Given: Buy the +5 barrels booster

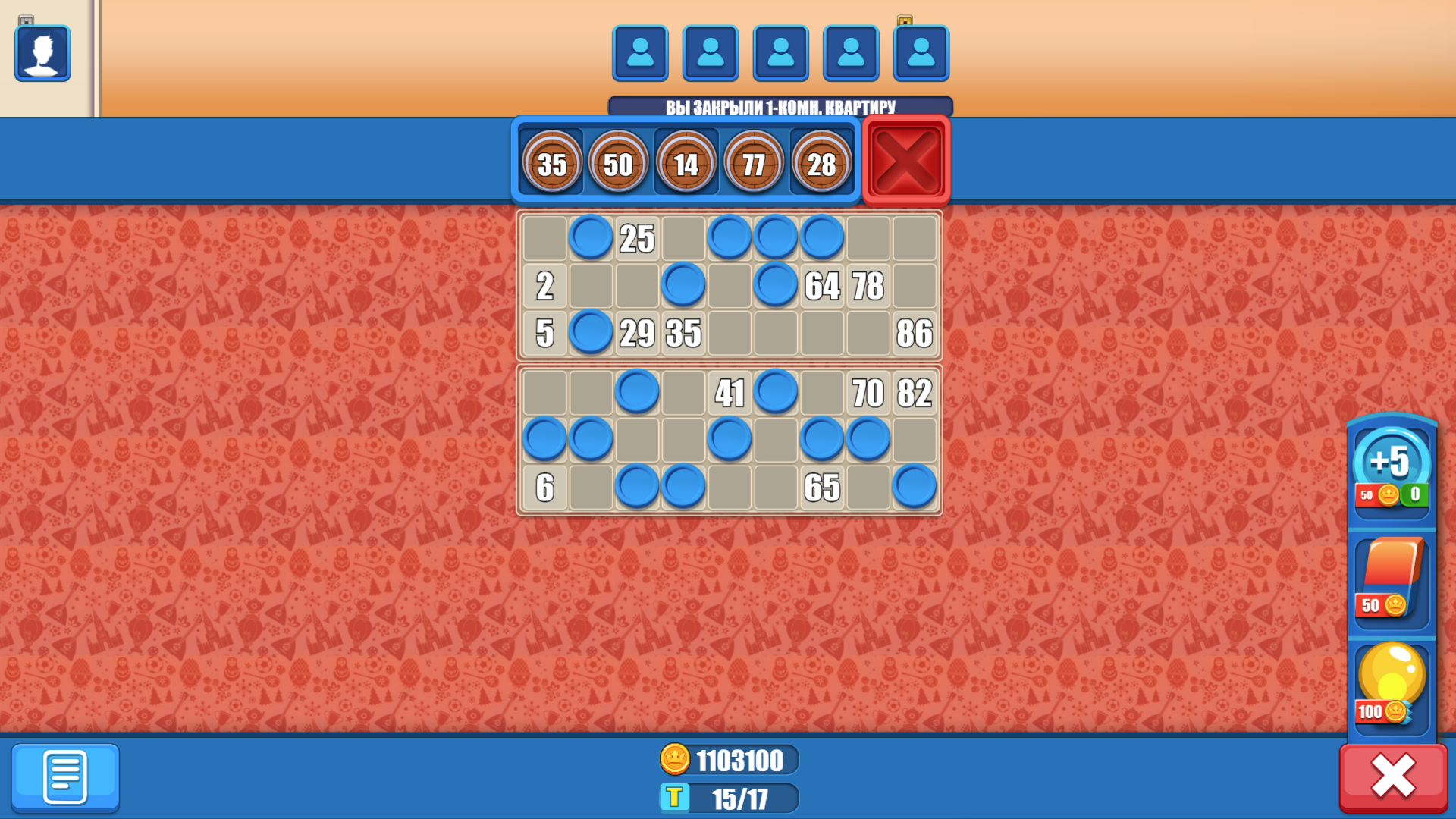Looking at the screenshot, I should pyautogui.click(x=1392, y=470).
